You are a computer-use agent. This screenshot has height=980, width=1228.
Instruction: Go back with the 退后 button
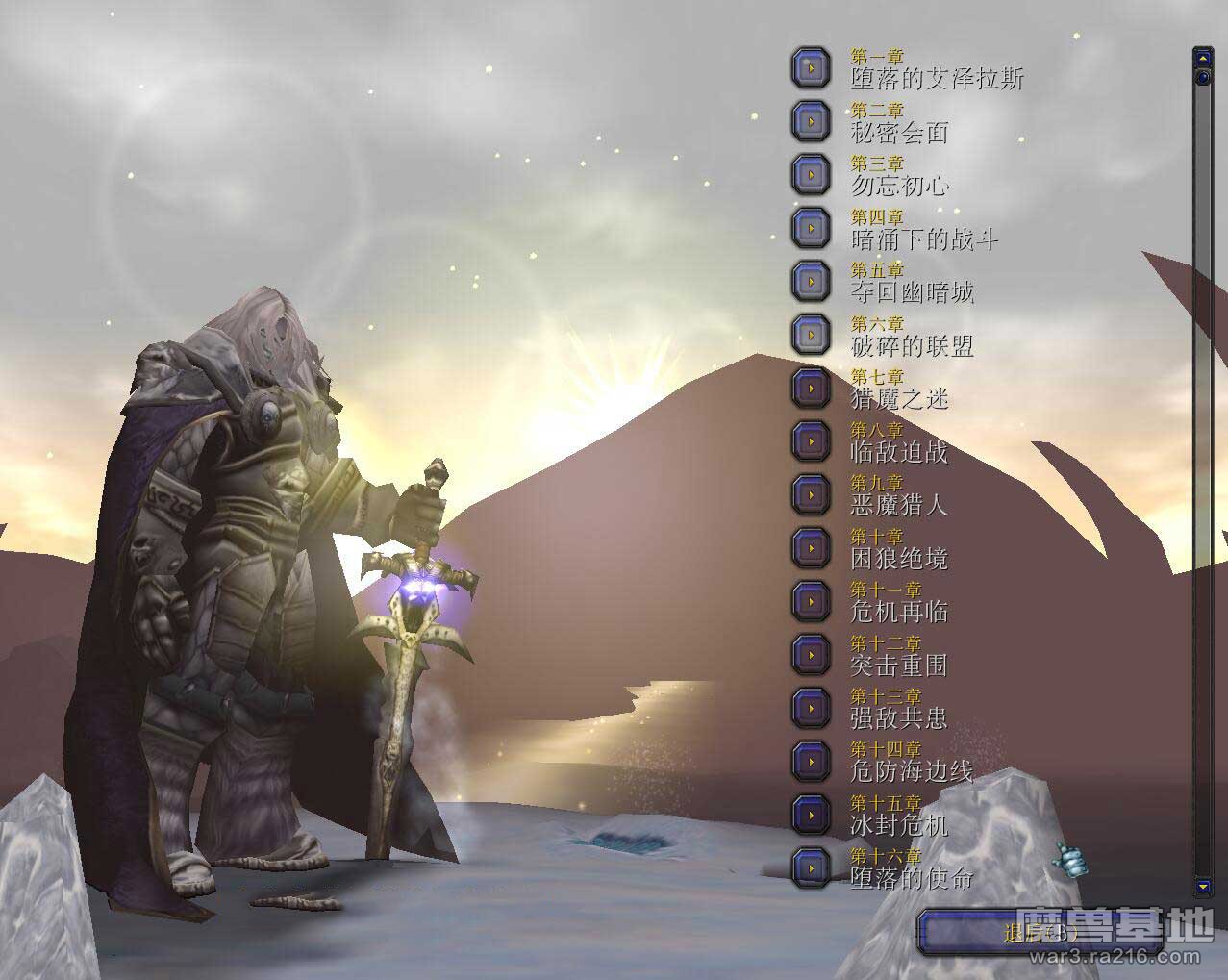[1034, 933]
